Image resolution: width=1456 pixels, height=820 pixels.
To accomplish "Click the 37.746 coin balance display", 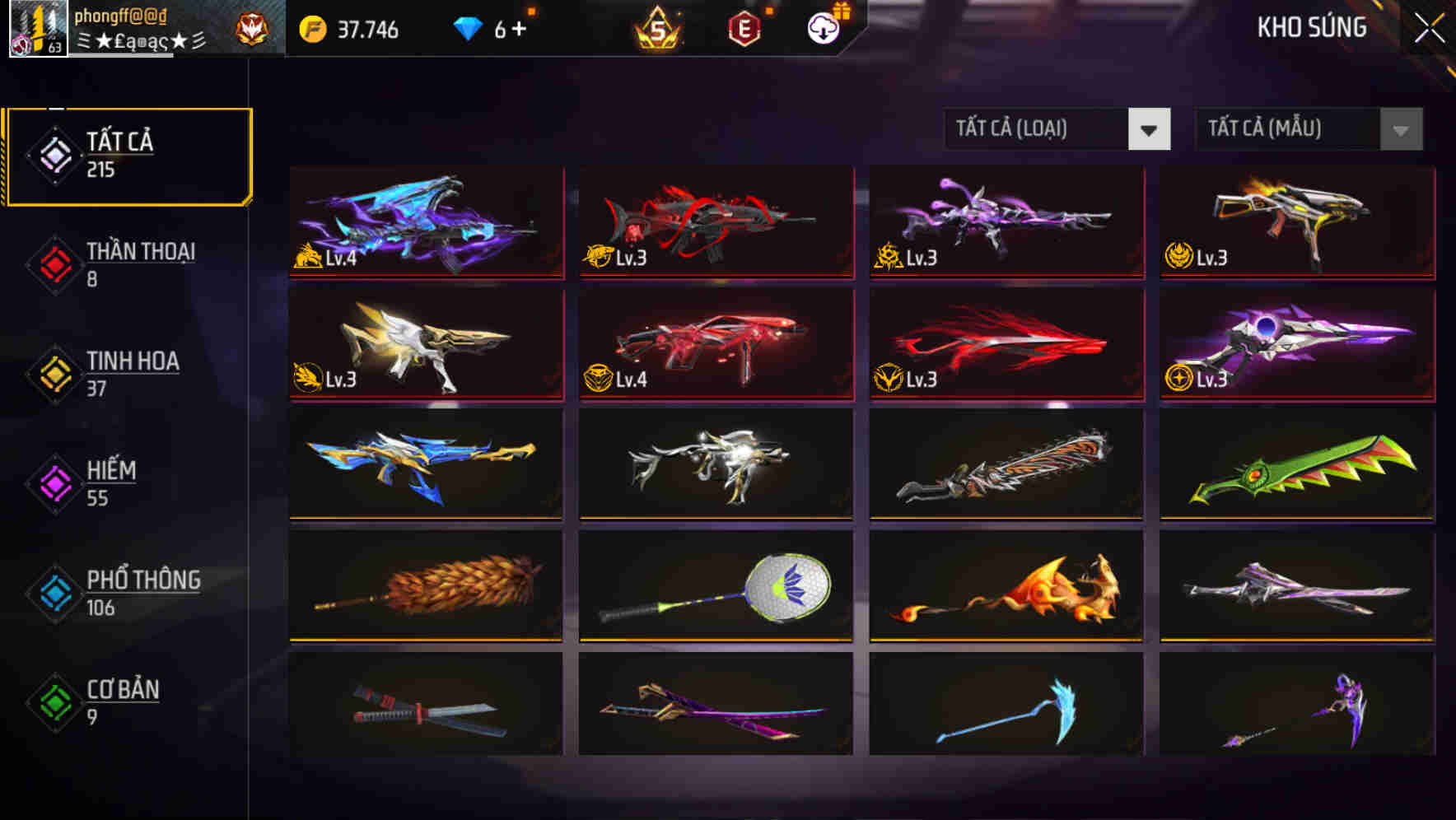I will [x=369, y=28].
